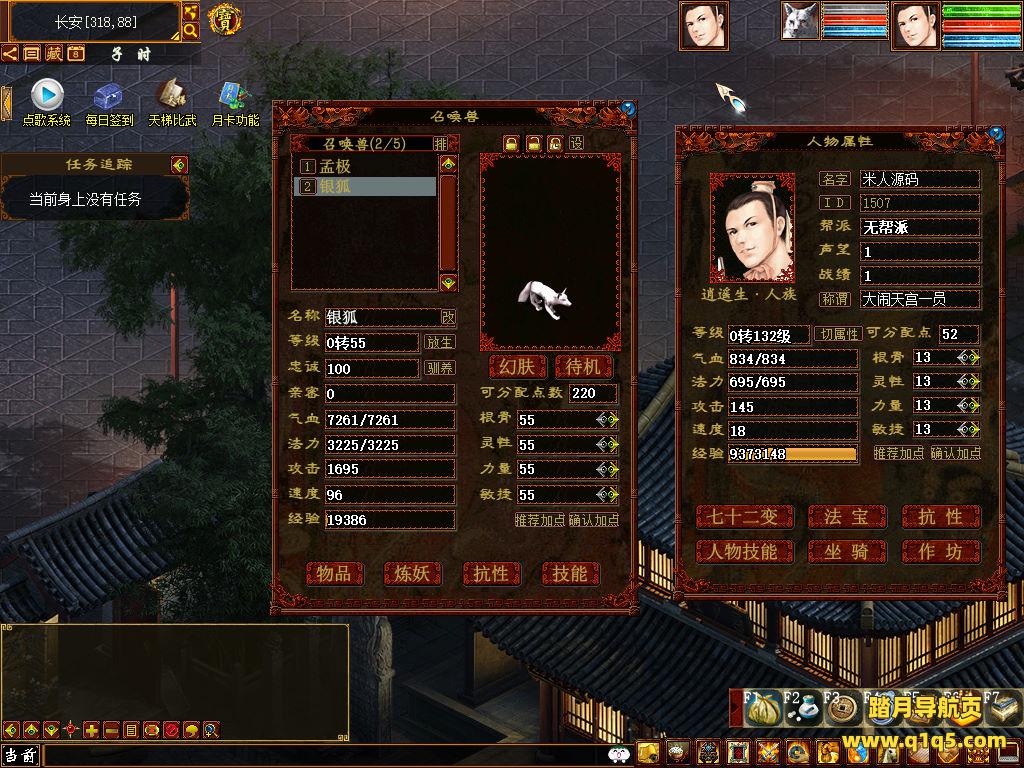Open the 七十二变 transformations panel
1024x768 pixels.
744,516
